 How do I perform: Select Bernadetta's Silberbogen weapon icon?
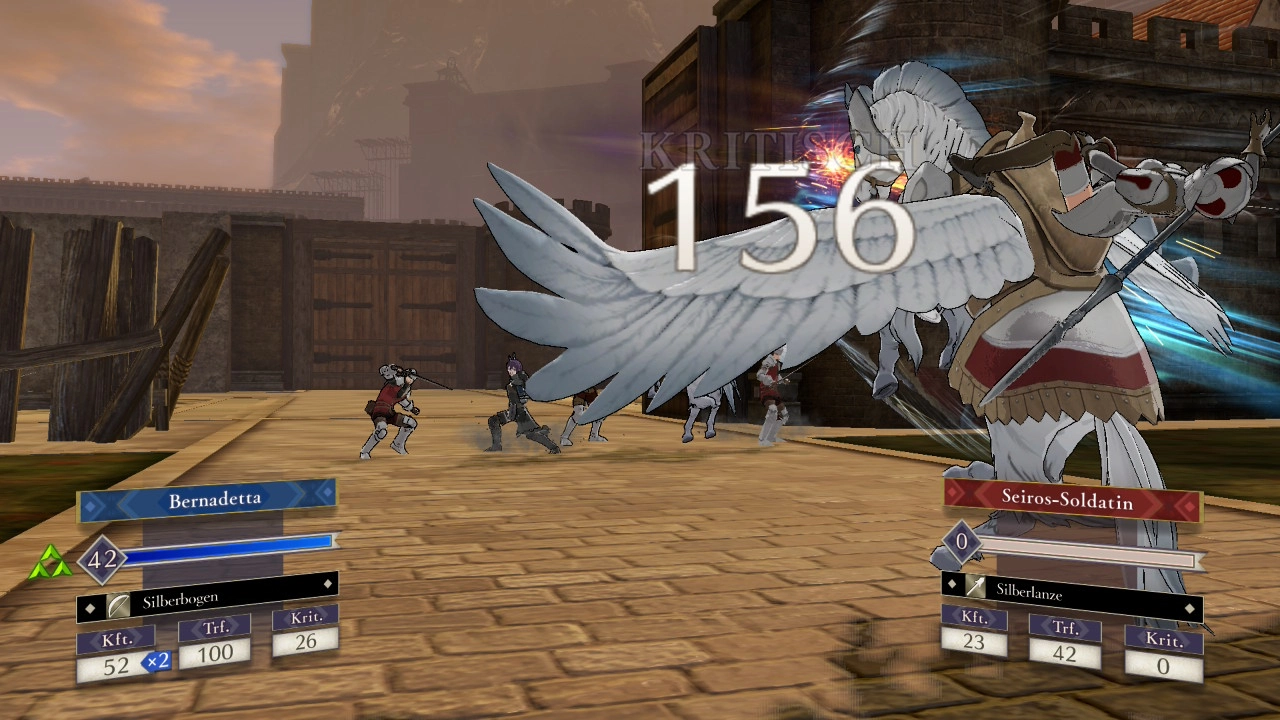click(120, 605)
